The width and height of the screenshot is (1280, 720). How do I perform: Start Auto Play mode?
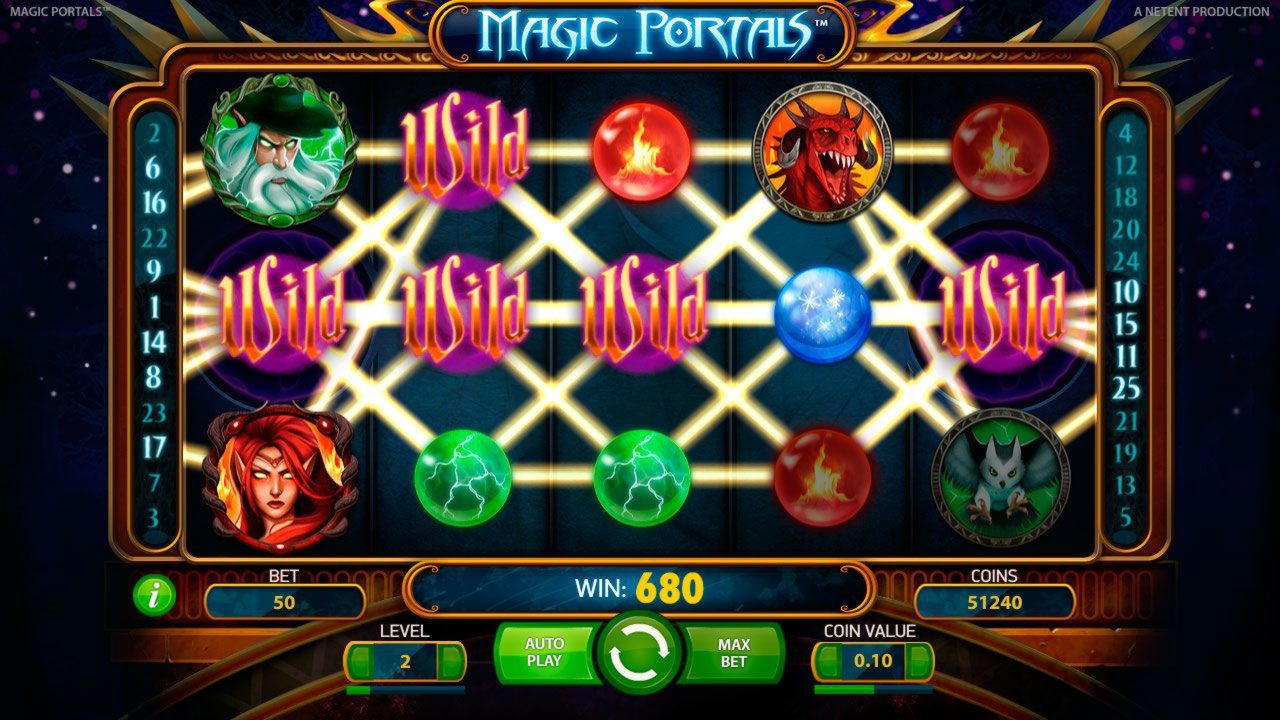(544, 653)
